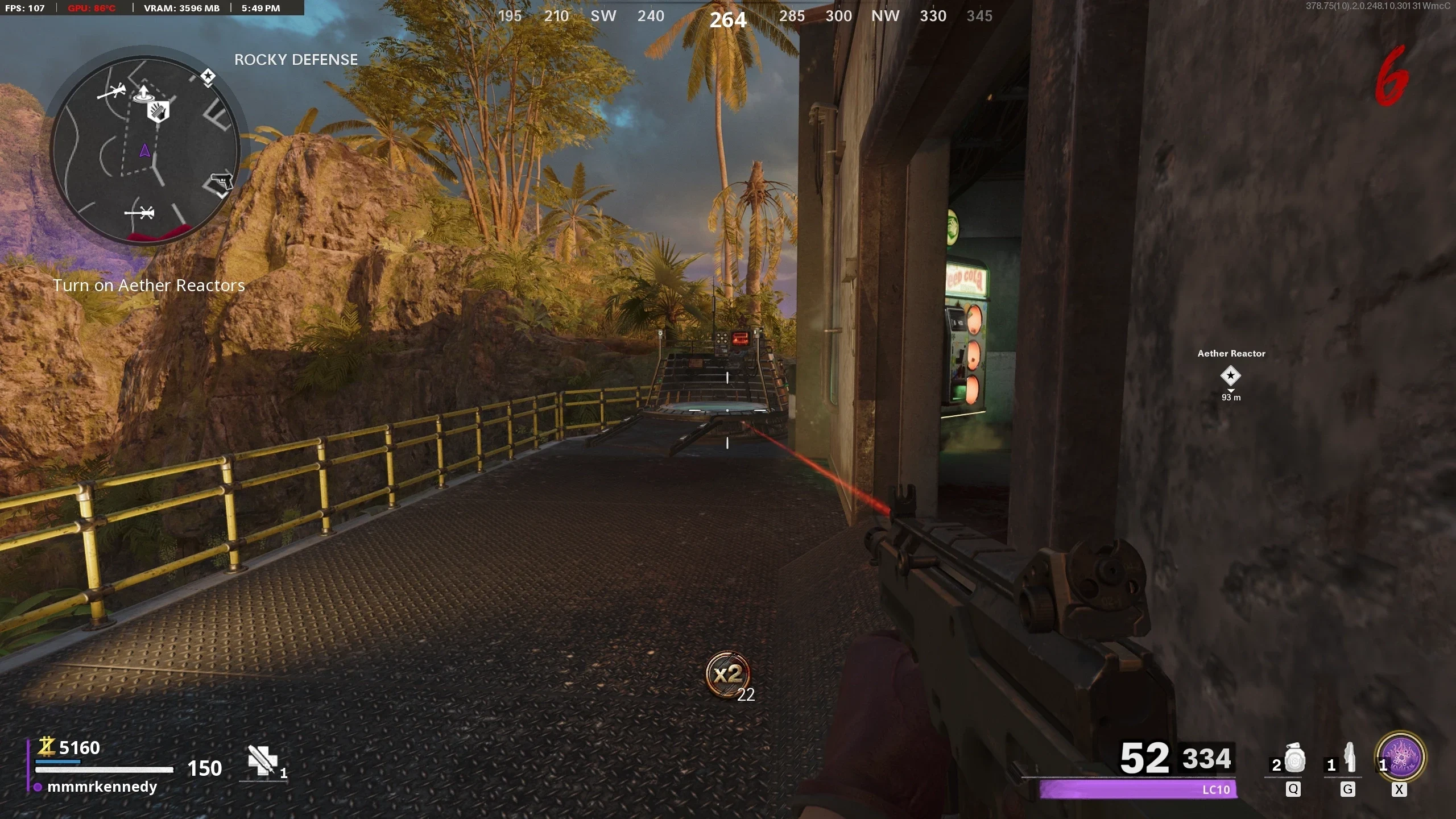Select the armor shield marker on minimap
The width and height of the screenshot is (1456, 819).
(159, 111)
